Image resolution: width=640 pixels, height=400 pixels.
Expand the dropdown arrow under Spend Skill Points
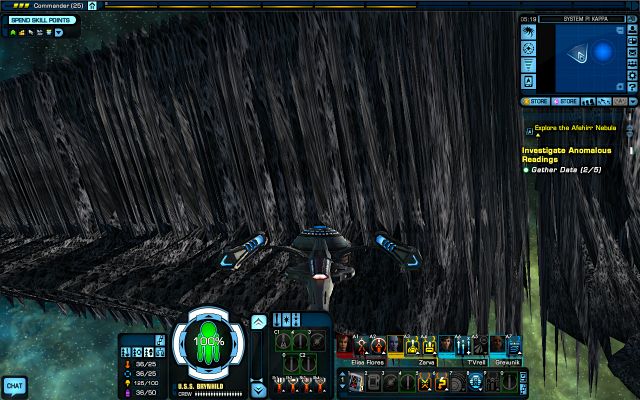click(60, 32)
